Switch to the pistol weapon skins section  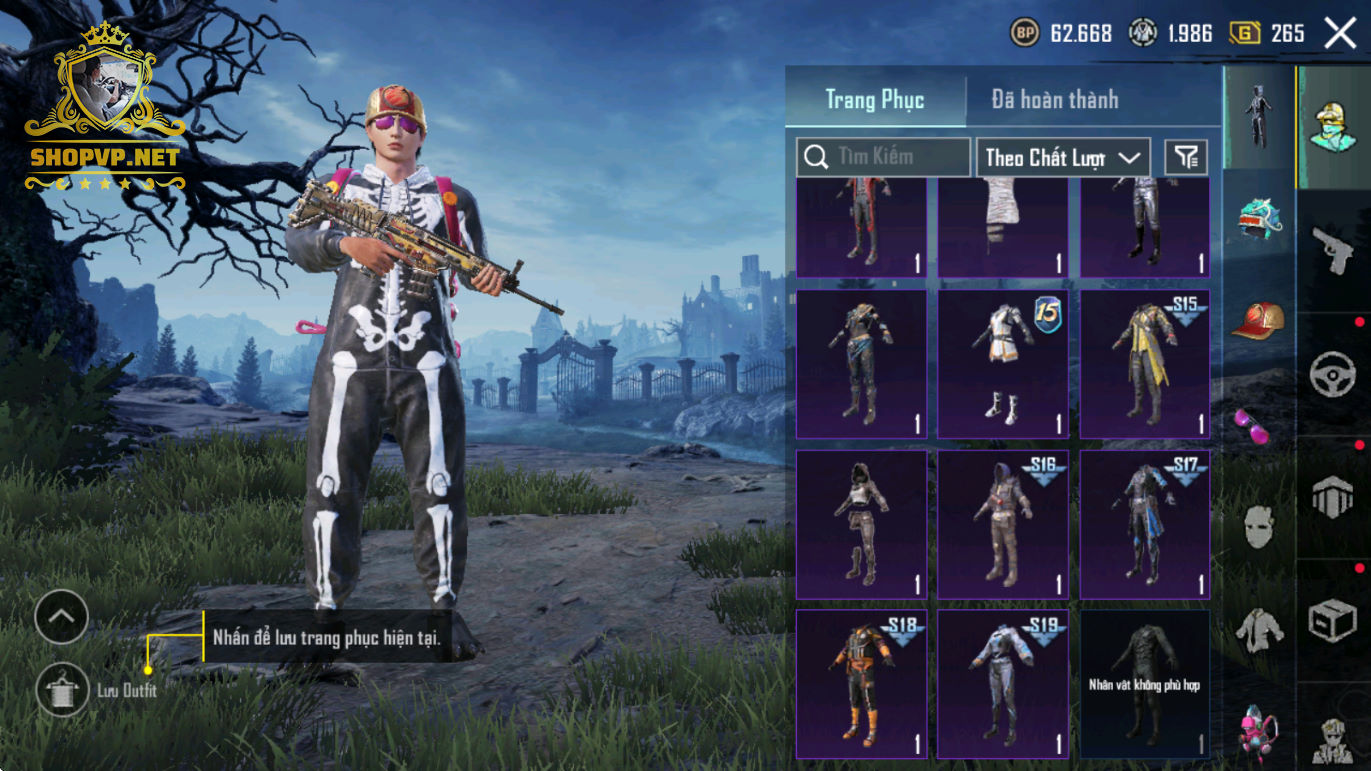pos(1333,249)
